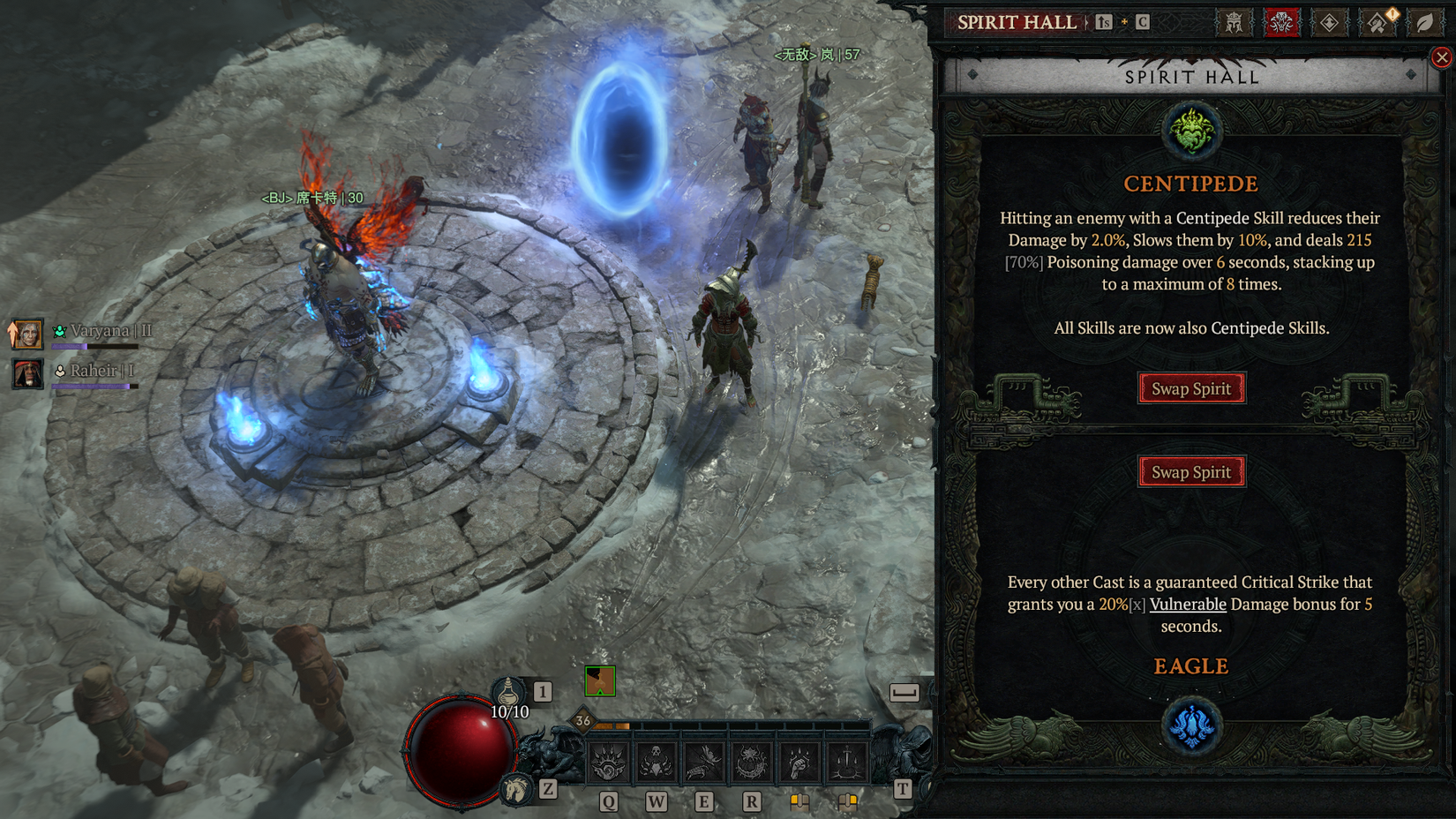This screenshot has width=1456, height=819.
Task: Open the seasonal leaf menu icon
Action: [1427, 23]
